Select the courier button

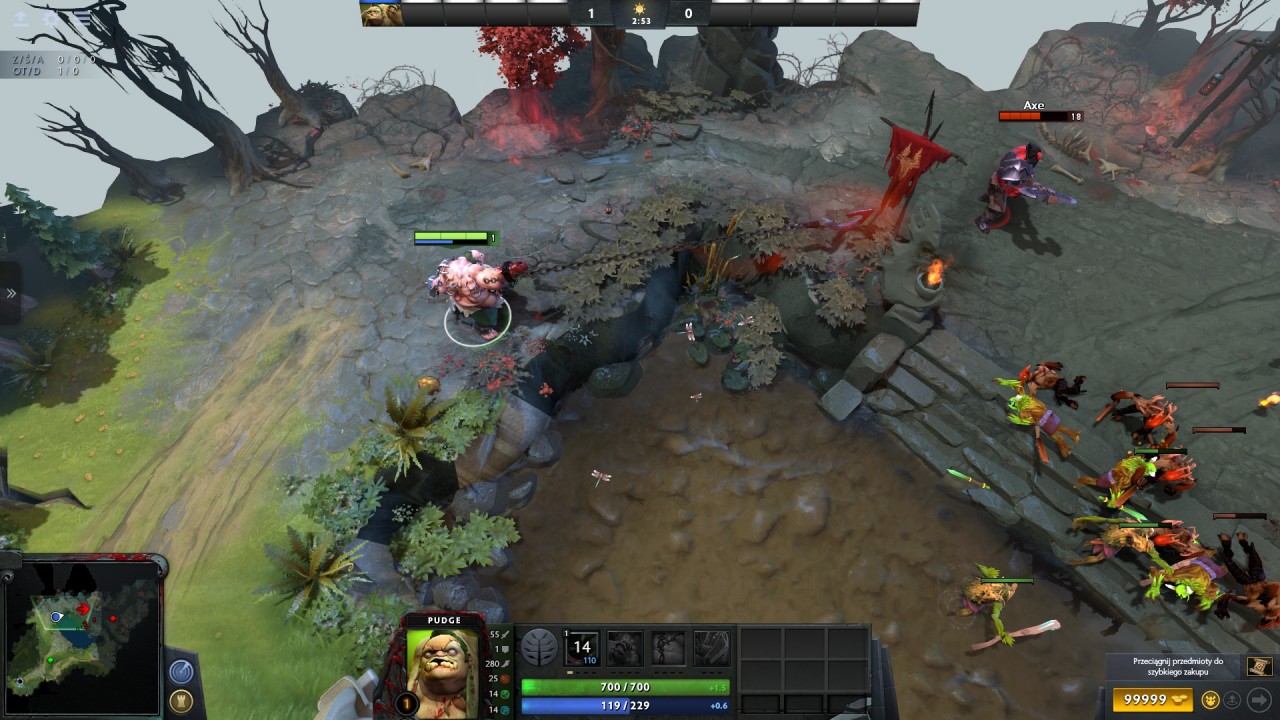tap(1210, 699)
